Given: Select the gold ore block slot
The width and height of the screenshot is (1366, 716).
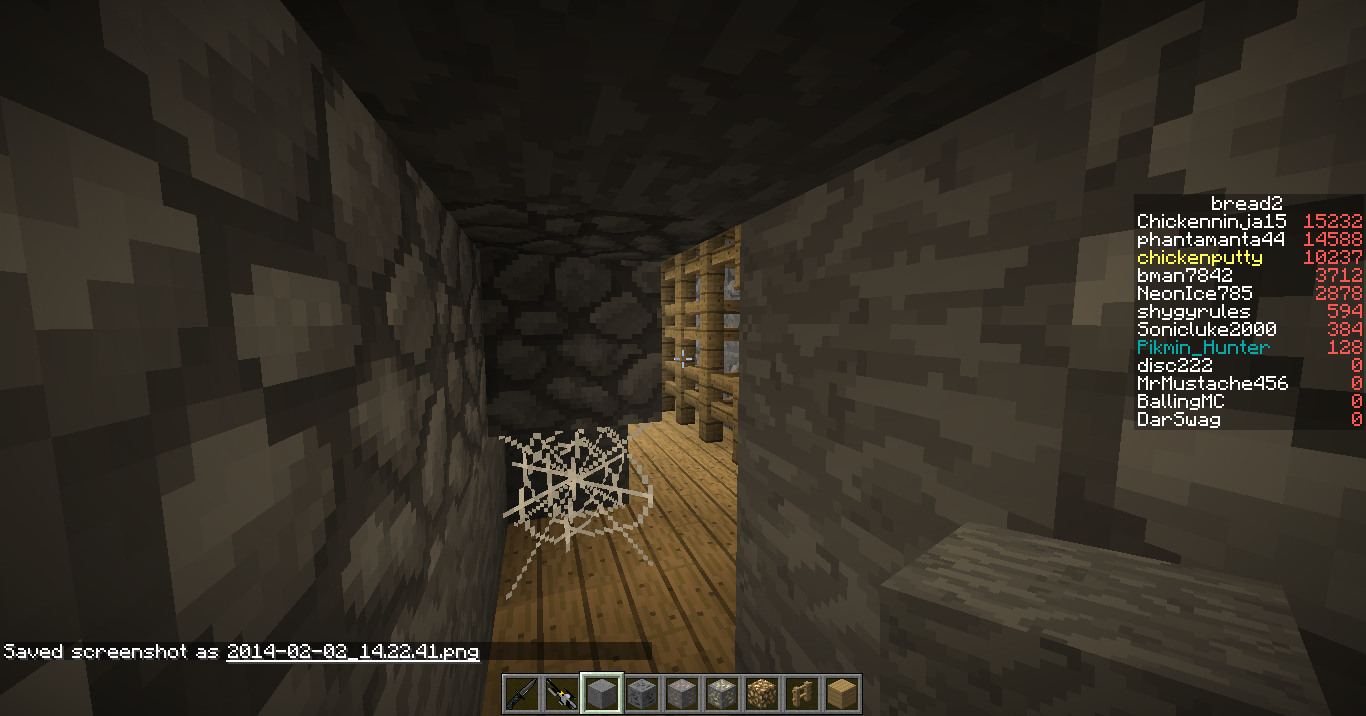Looking at the screenshot, I should click(722, 693).
